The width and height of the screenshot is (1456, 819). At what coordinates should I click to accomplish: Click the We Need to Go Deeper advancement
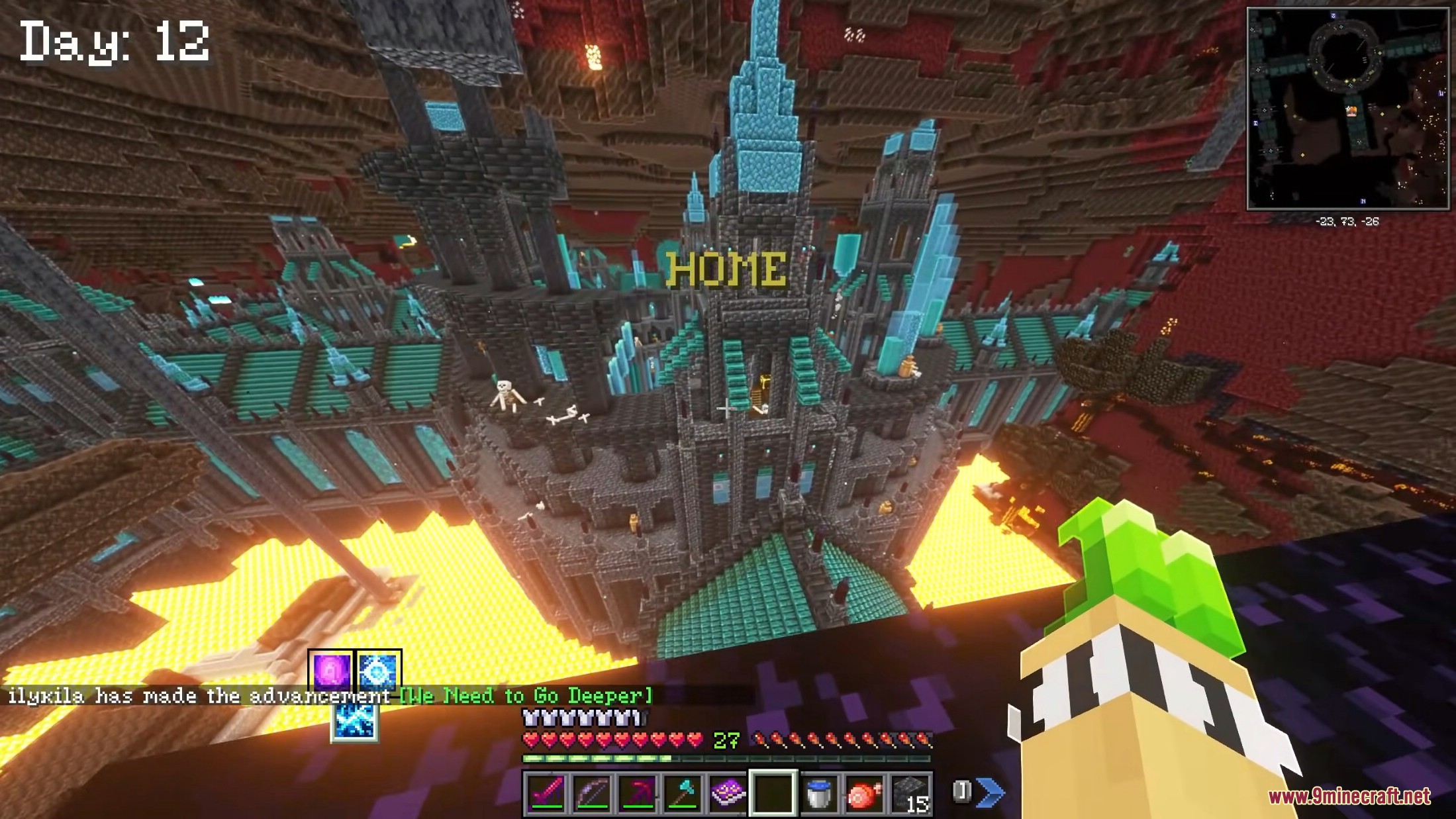[526, 696]
